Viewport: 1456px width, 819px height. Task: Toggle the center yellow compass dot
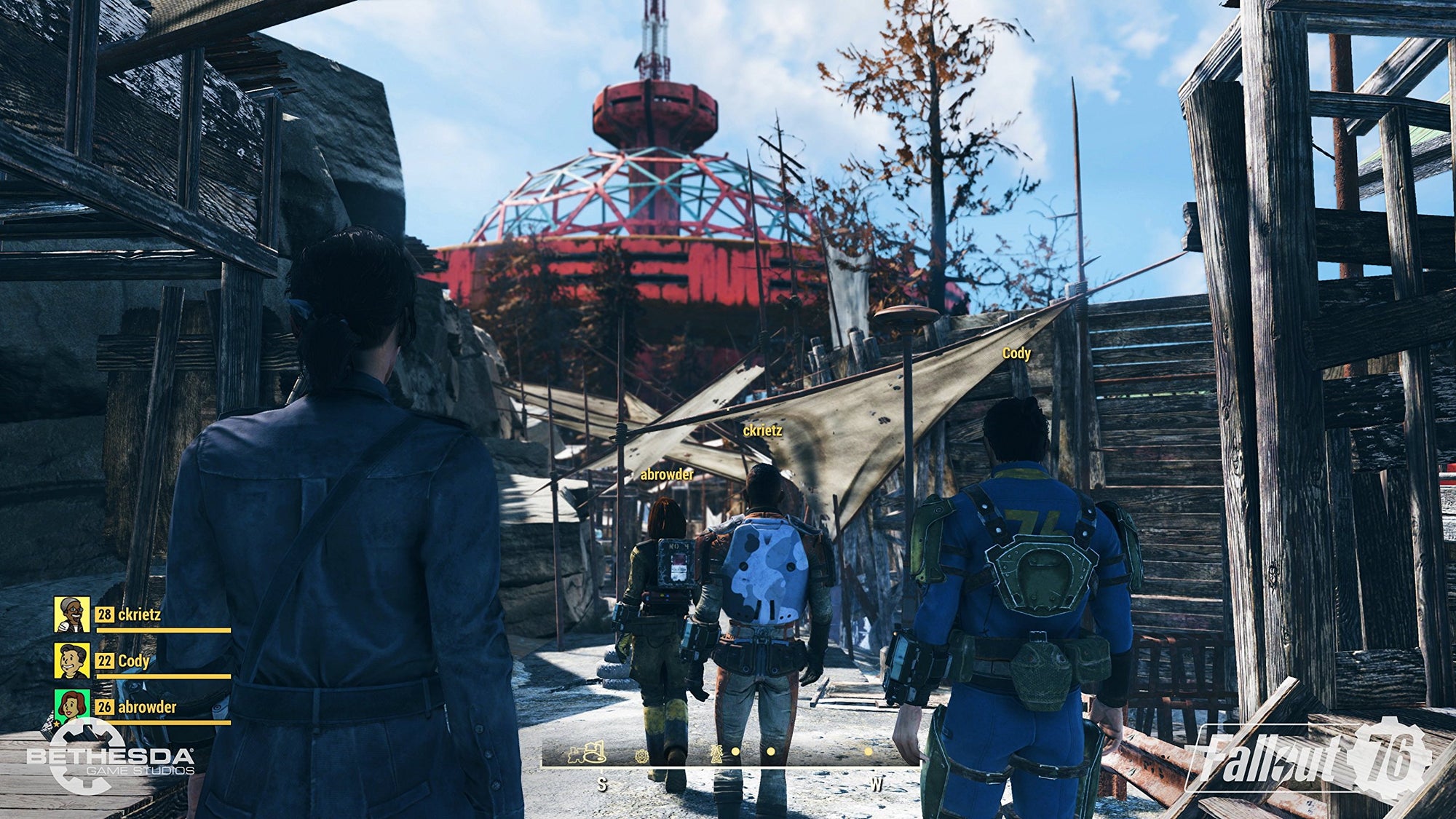coord(769,751)
